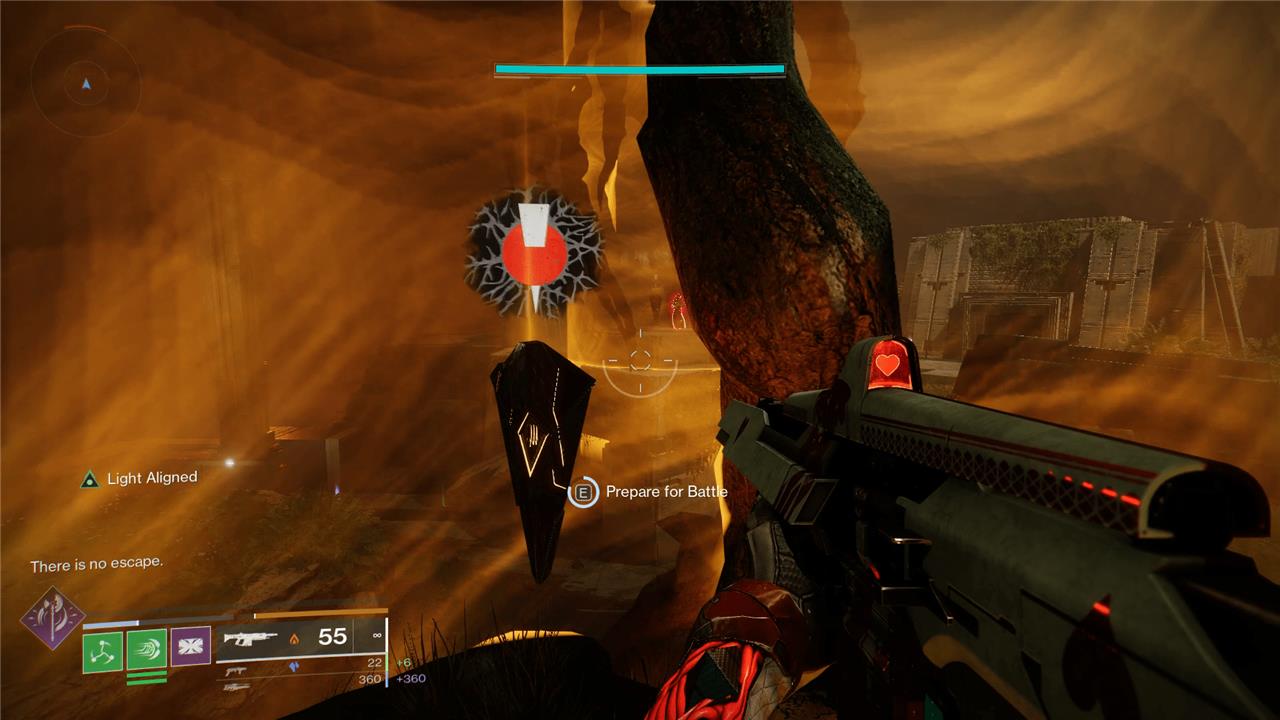1280x720 pixels.
Task: Trigger the green melee ability icon
Action: 146,649
